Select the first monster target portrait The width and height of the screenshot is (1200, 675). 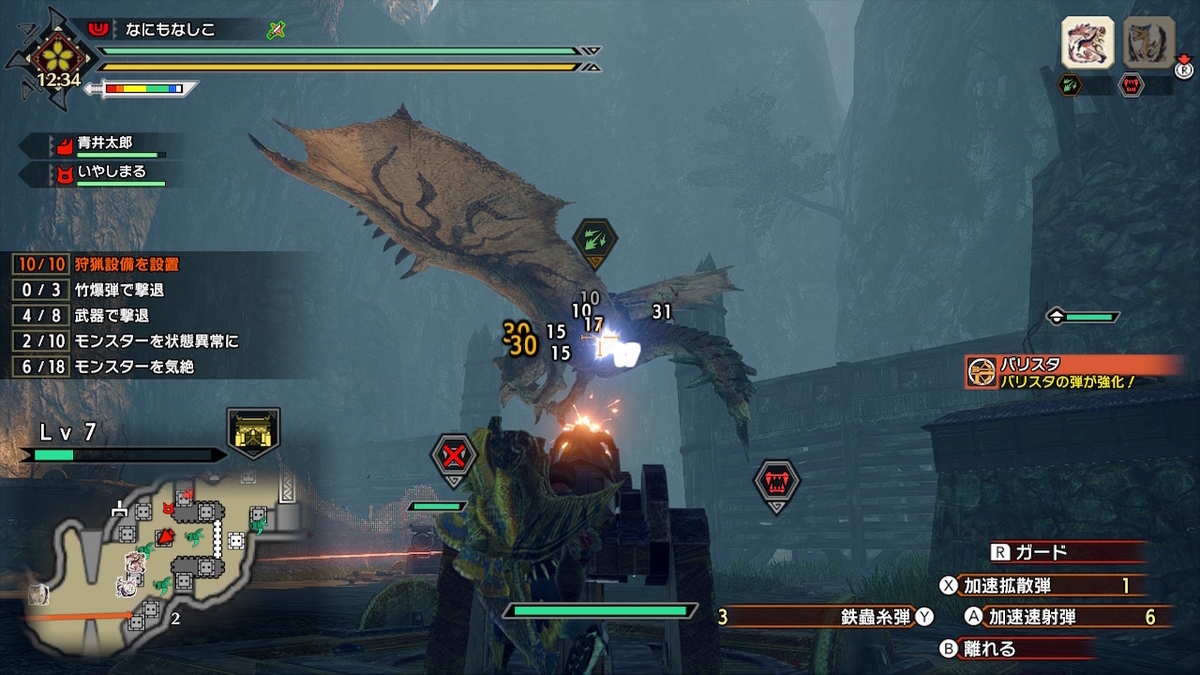click(x=1088, y=42)
